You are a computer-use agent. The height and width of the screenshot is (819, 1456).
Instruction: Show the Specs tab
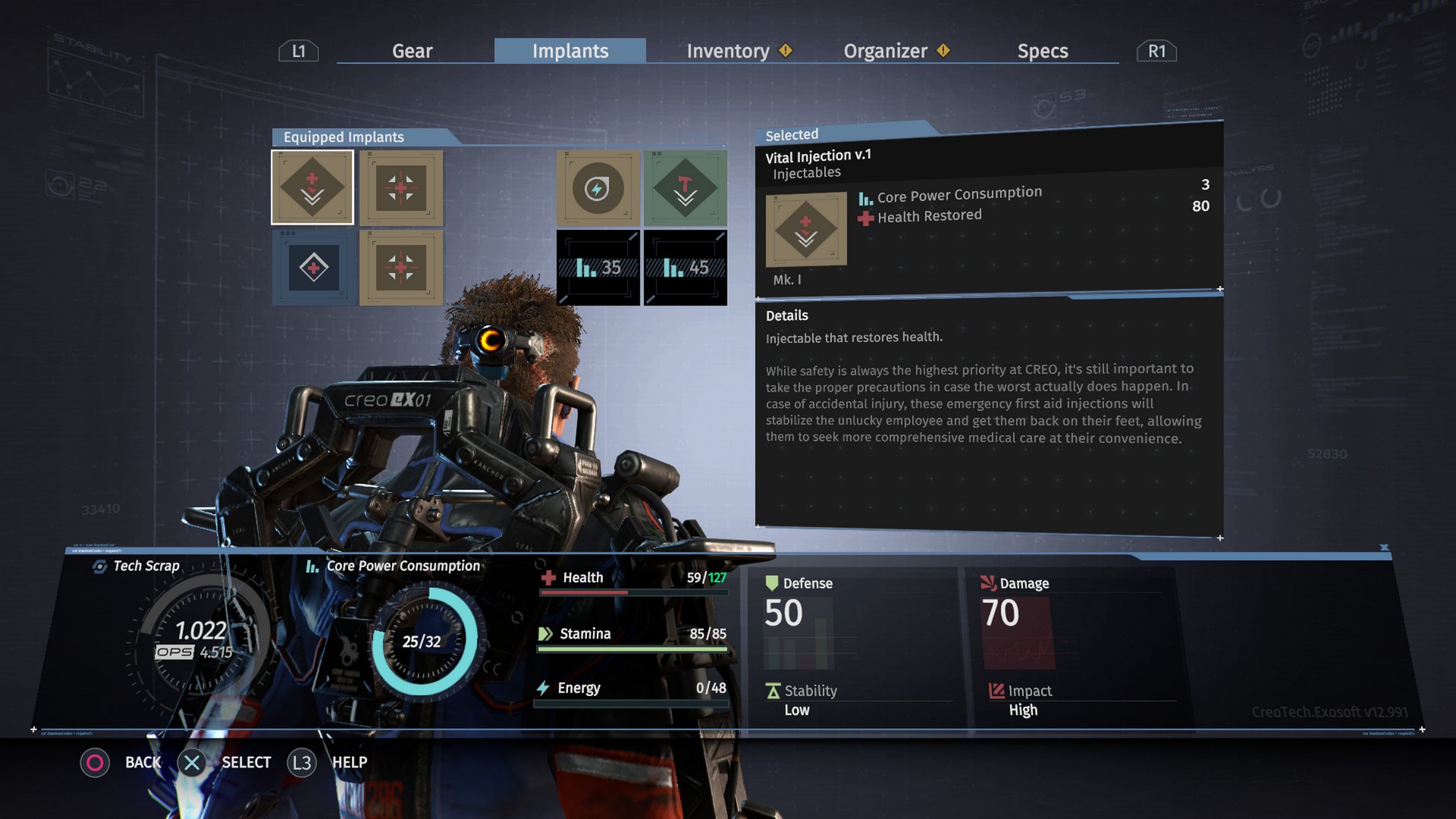tap(1043, 51)
